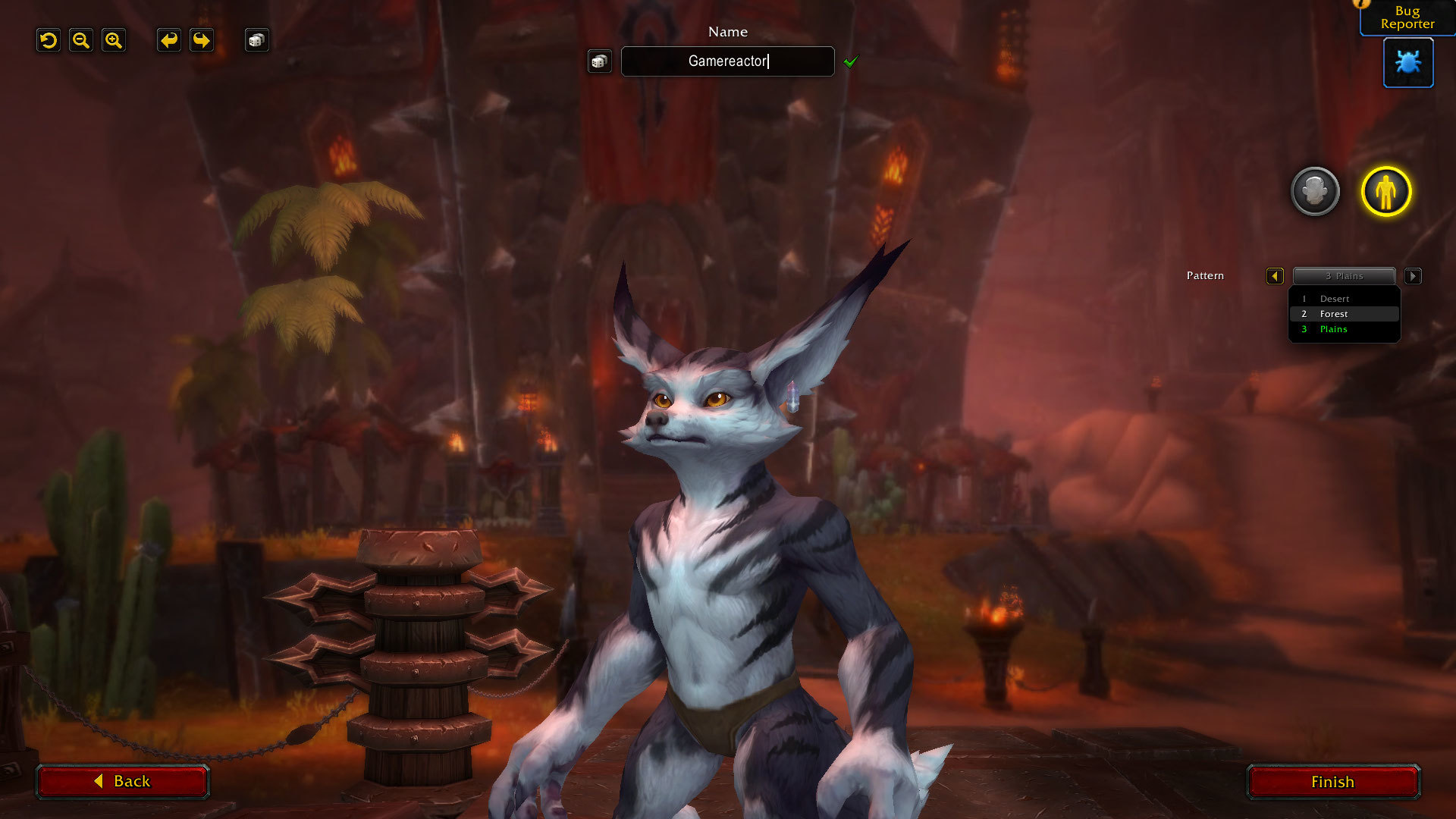Select the highlighted full-body view toggle
This screenshot has width=1456, height=819.
1385,192
